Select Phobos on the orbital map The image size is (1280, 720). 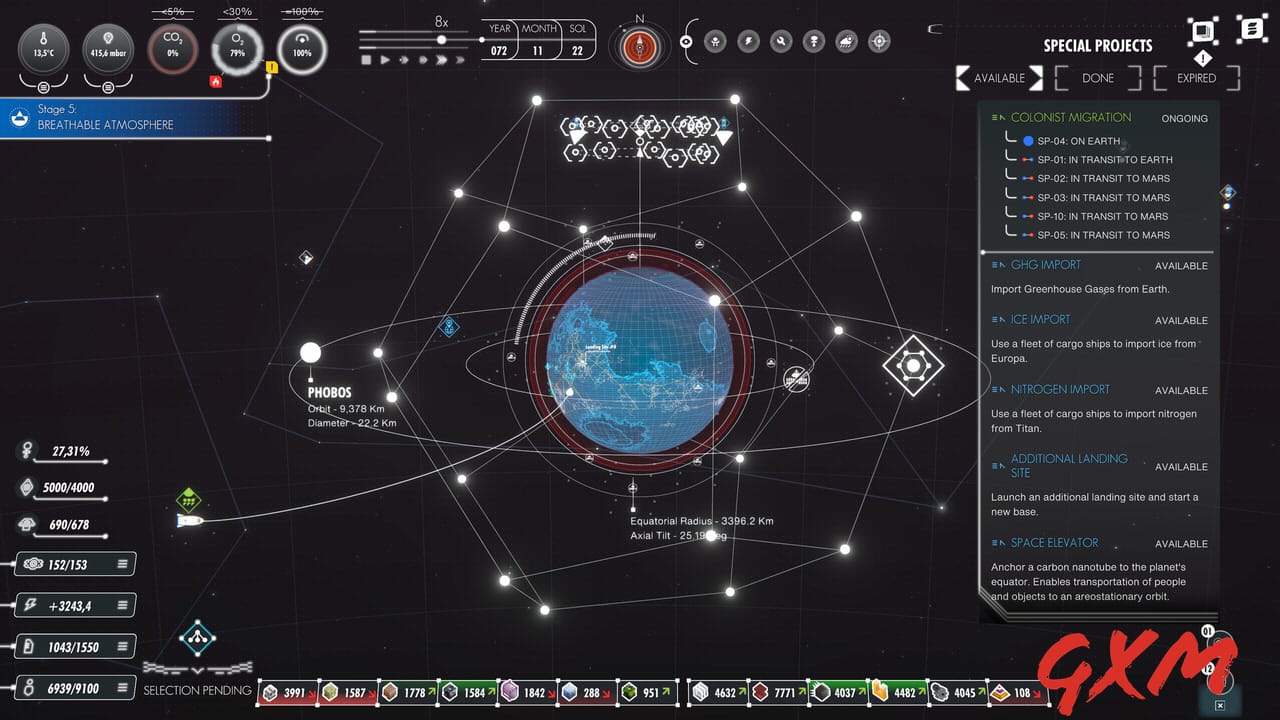point(310,352)
